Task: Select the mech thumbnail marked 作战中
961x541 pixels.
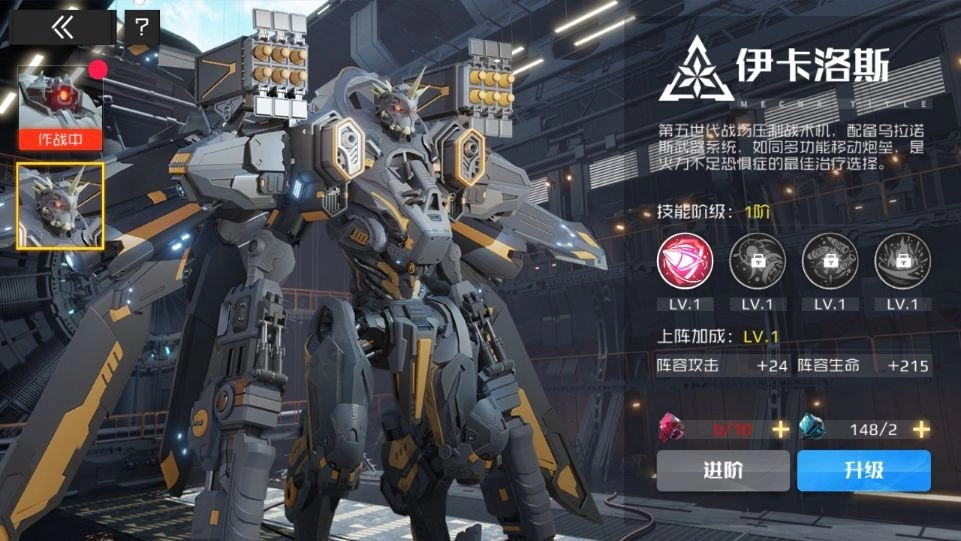Action: [60, 106]
